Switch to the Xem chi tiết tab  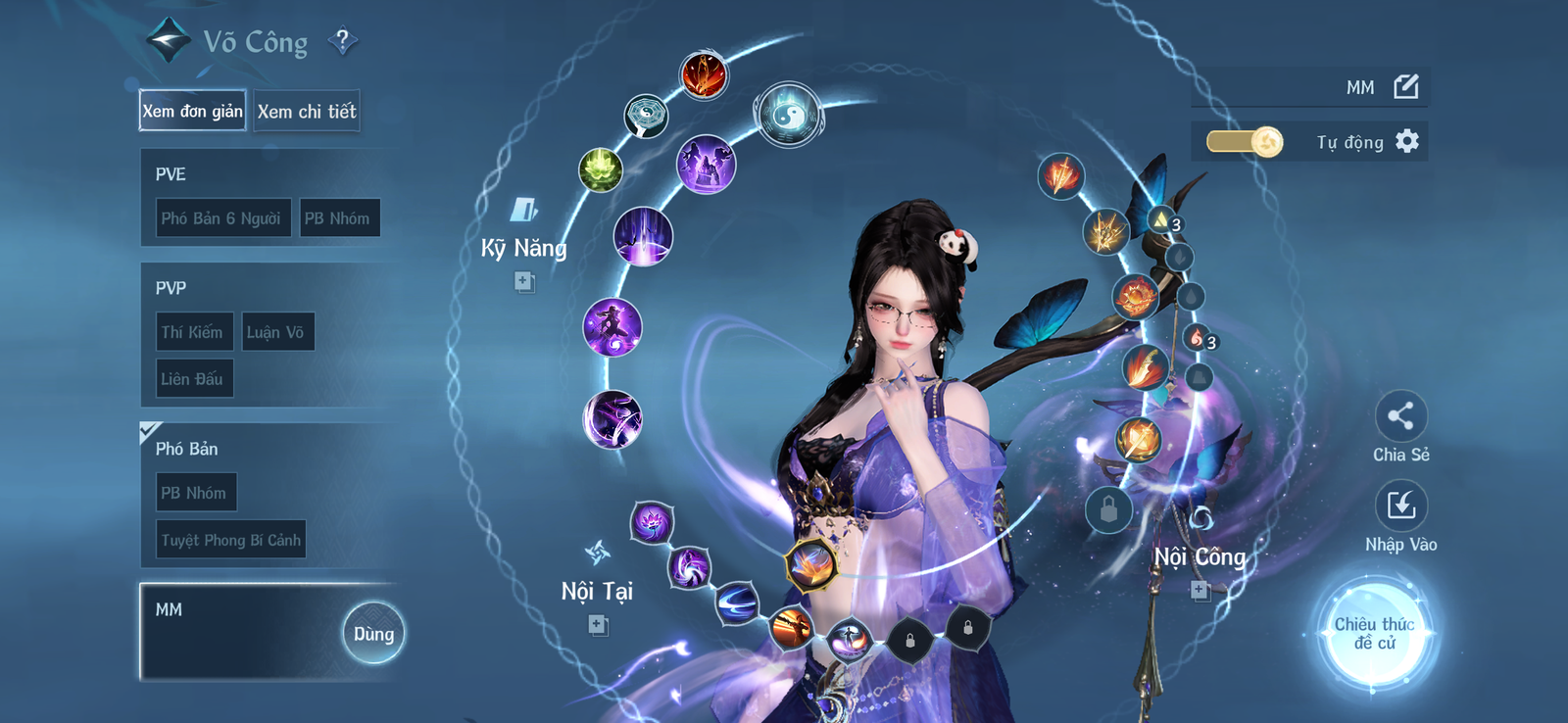306,111
